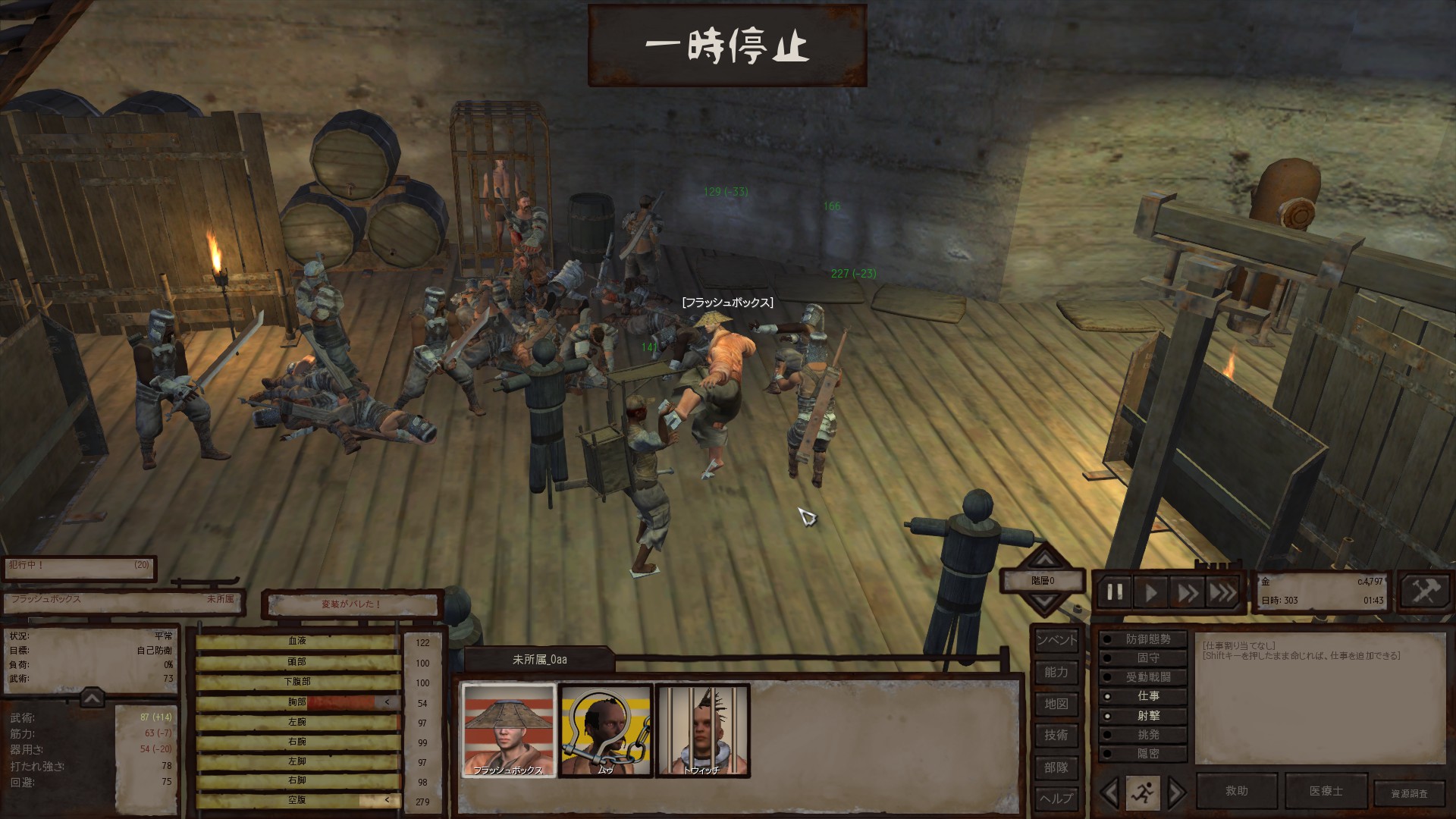
Task: Select the caged トウィッチ character portrait
Action: [701, 730]
